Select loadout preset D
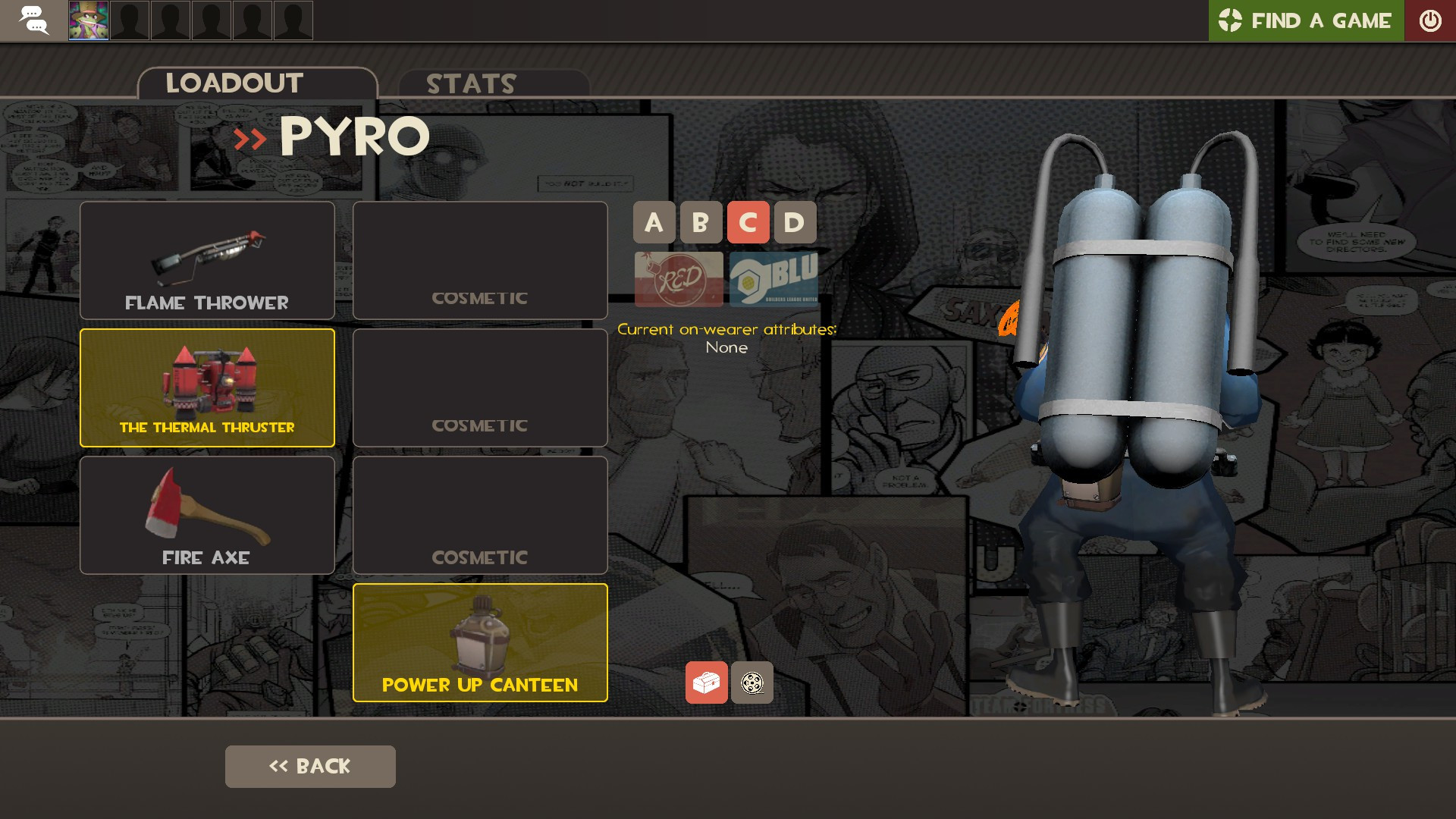 [794, 222]
